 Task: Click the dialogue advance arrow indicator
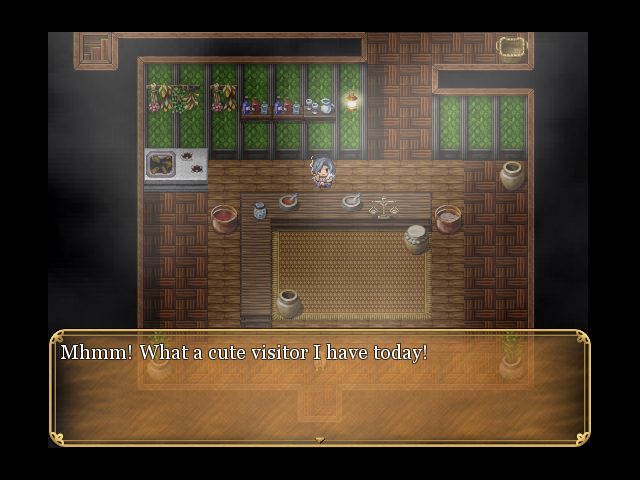[320, 439]
